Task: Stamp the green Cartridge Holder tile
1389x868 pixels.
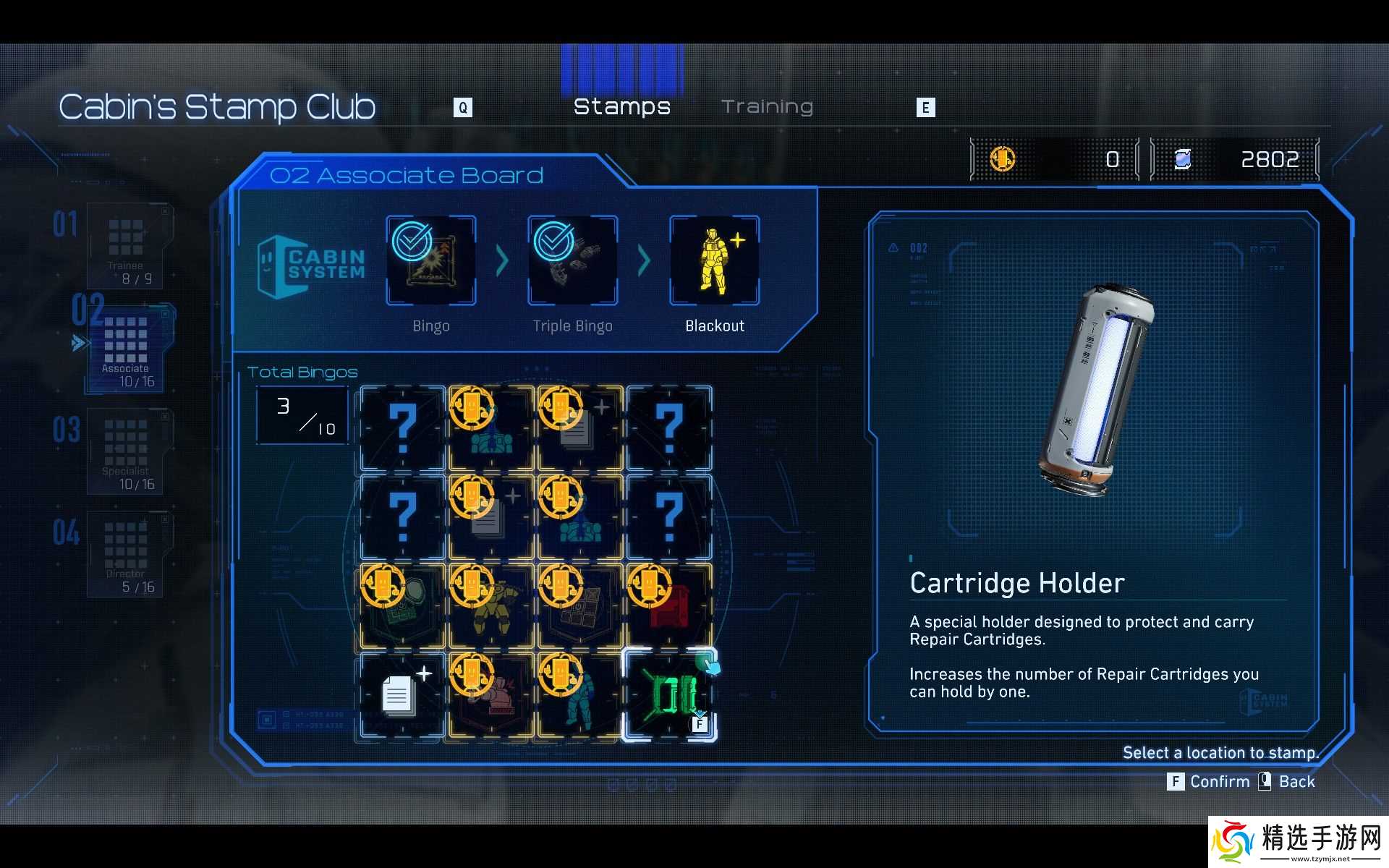Action: pos(669,695)
